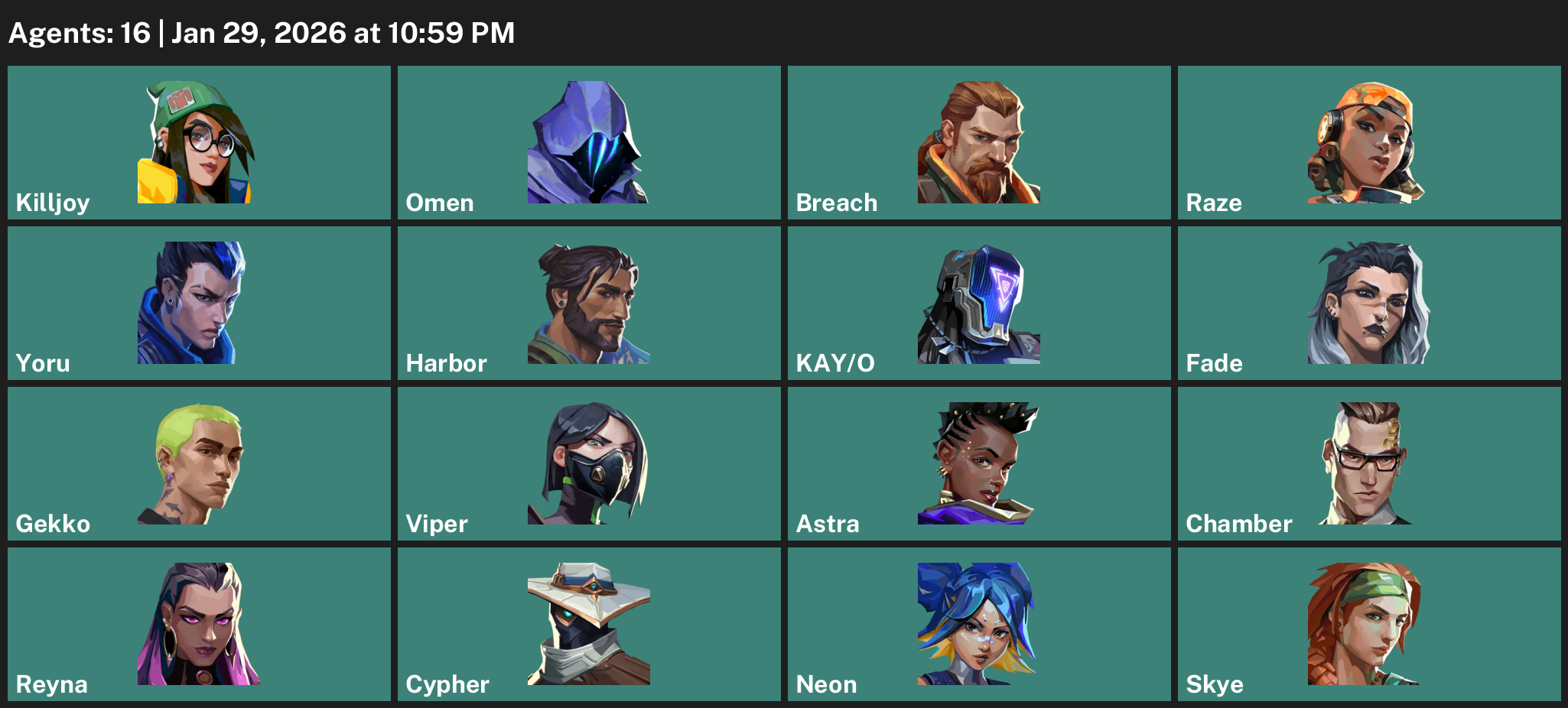Select the Killjoy agent tile
The width and height of the screenshot is (1568, 708).
(x=199, y=142)
